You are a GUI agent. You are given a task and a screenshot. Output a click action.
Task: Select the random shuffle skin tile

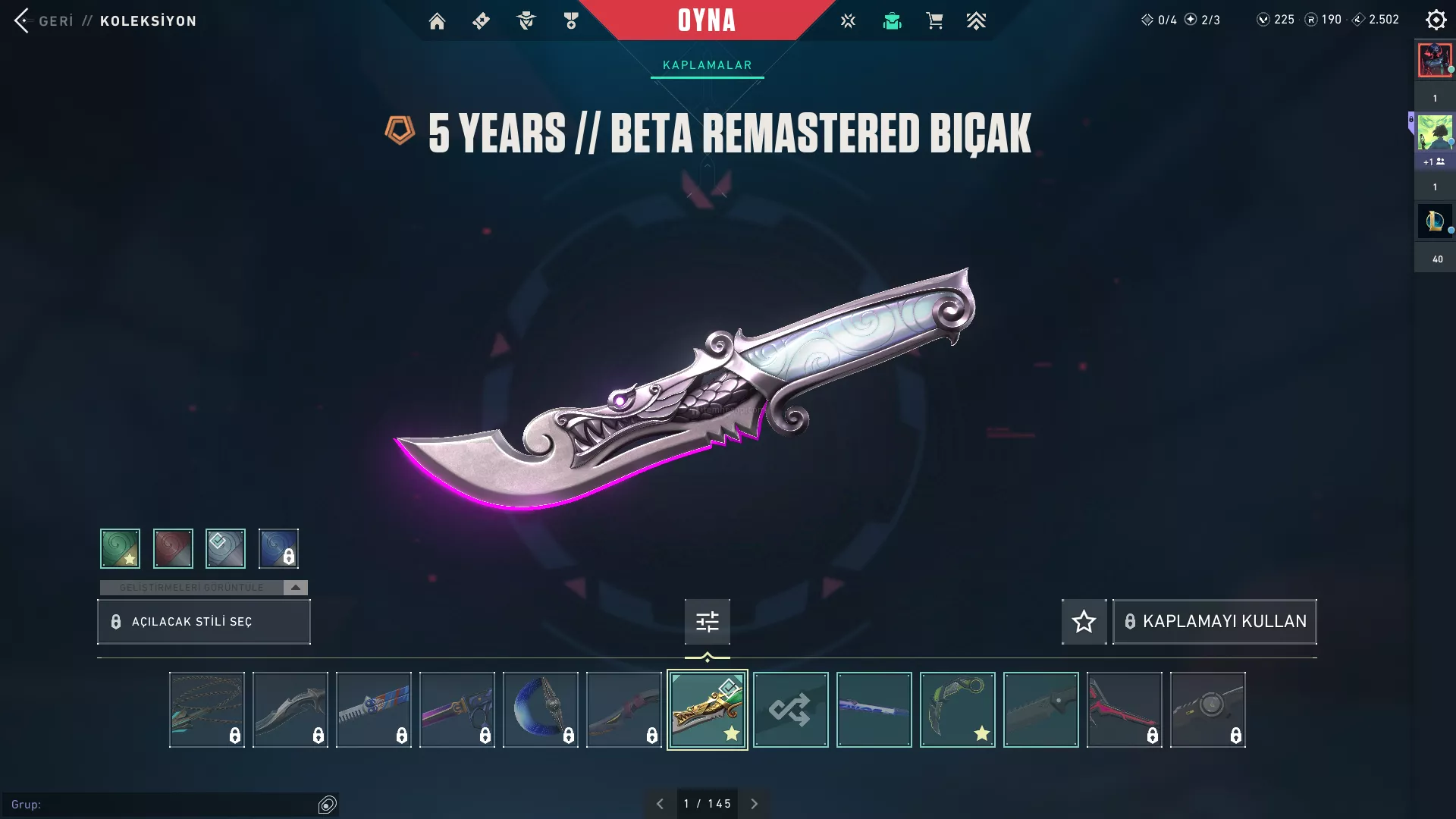(790, 710)
